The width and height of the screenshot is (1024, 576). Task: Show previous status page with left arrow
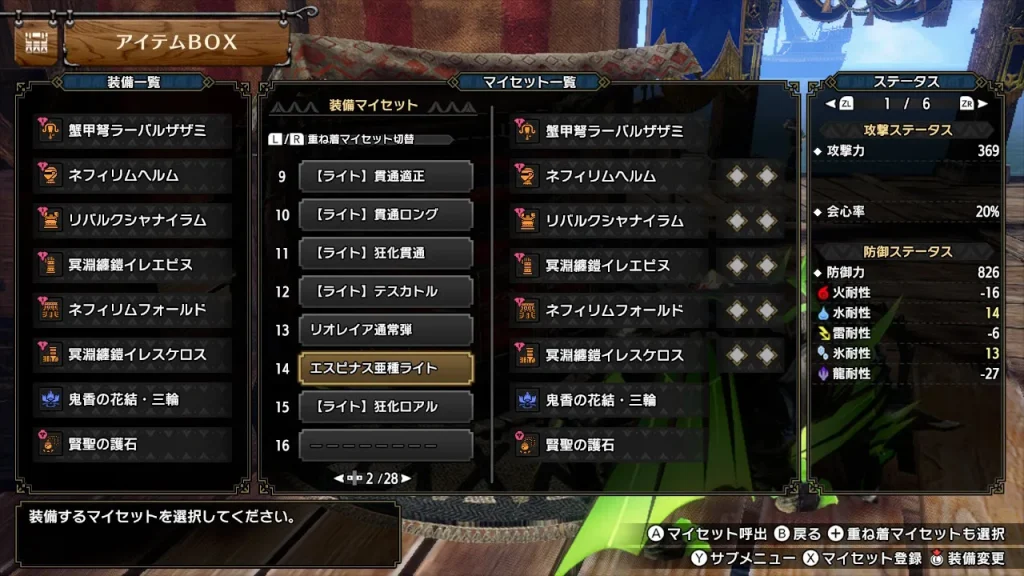click(830, 104)
